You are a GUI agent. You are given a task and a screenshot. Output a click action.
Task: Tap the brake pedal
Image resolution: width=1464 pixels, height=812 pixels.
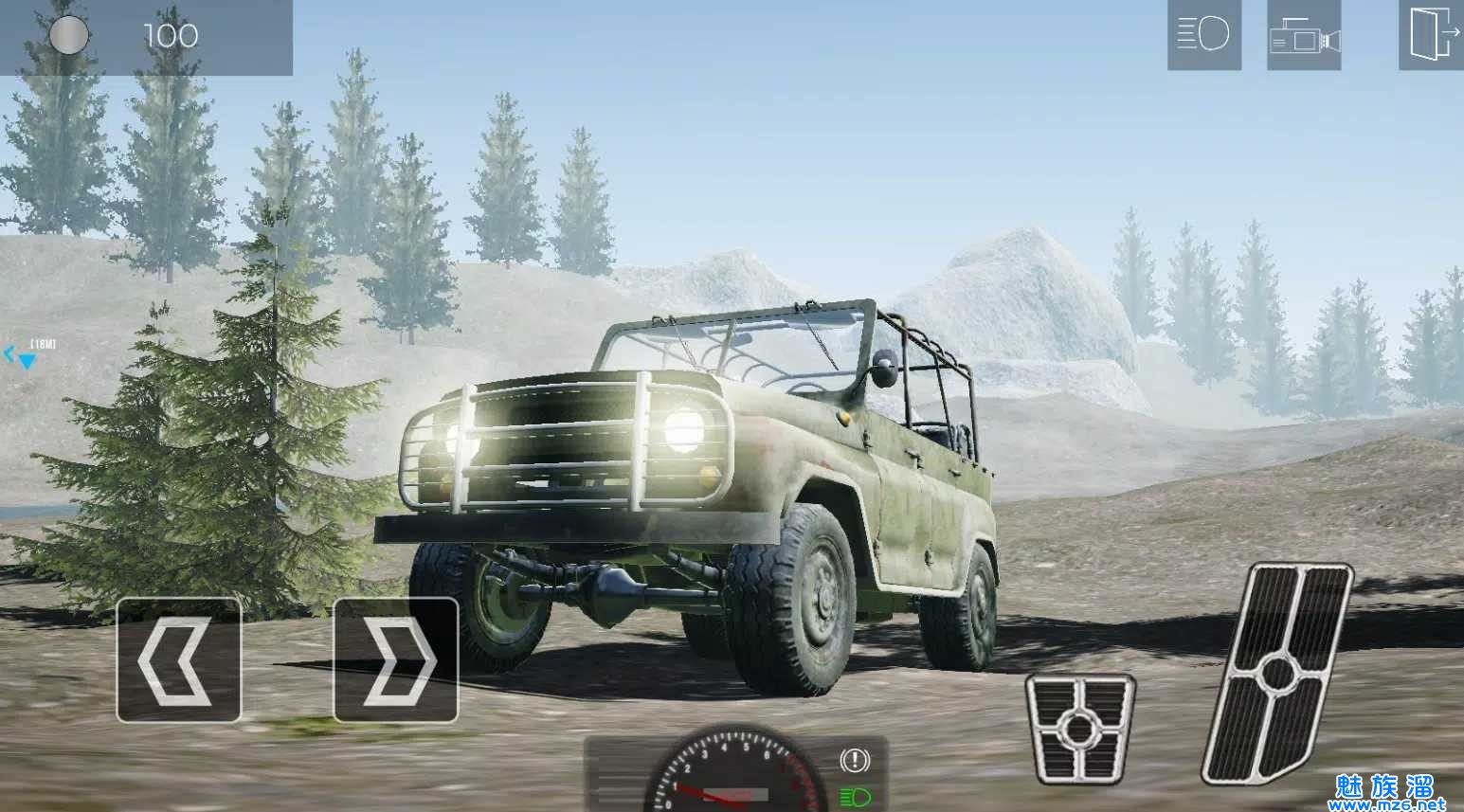click(x=1079, y=728)
